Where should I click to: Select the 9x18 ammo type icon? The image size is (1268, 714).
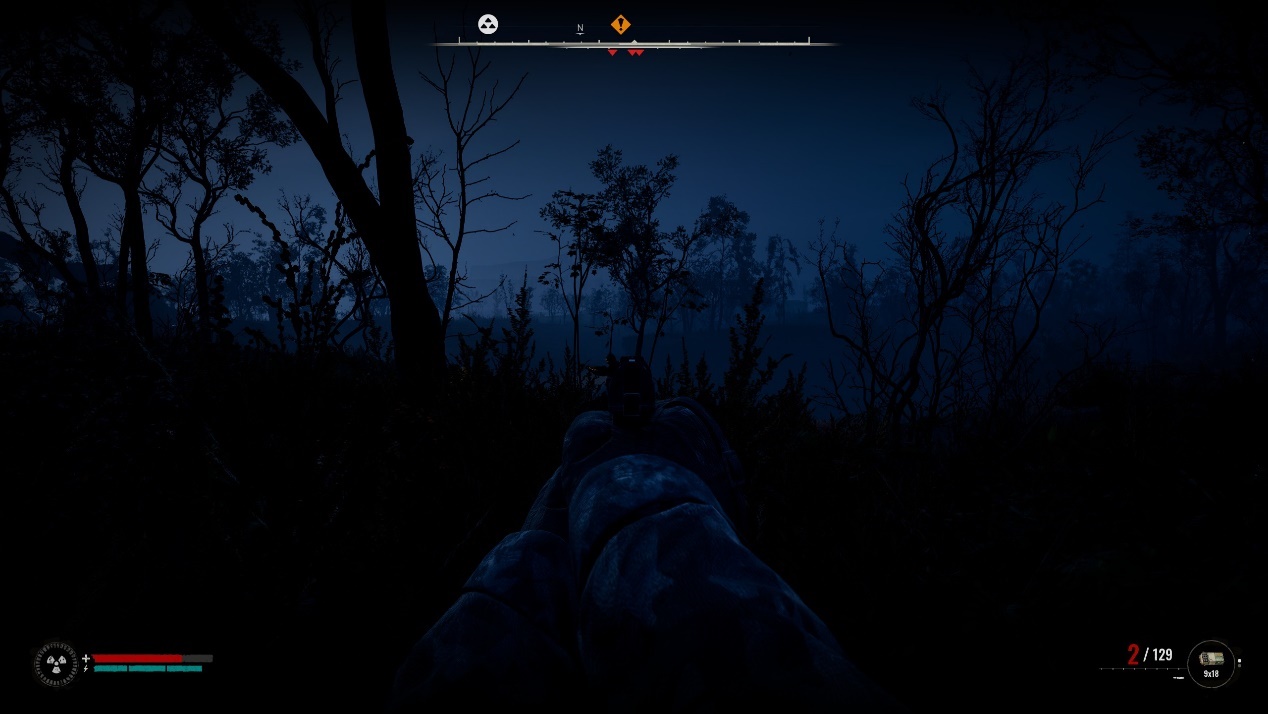tap(1211, 662)
